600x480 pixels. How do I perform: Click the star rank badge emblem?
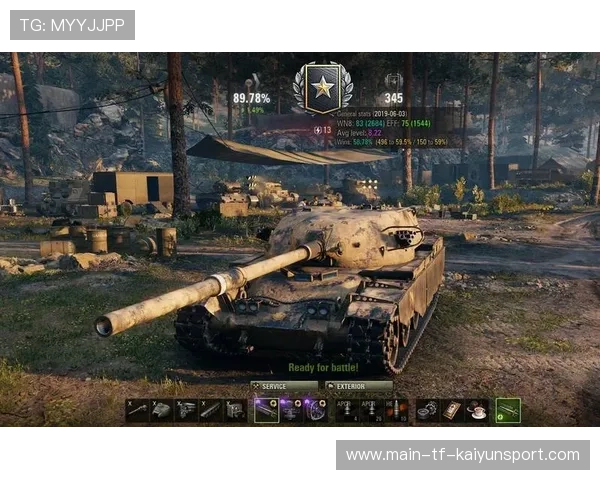pyautogui.click(x=322, y=87)
